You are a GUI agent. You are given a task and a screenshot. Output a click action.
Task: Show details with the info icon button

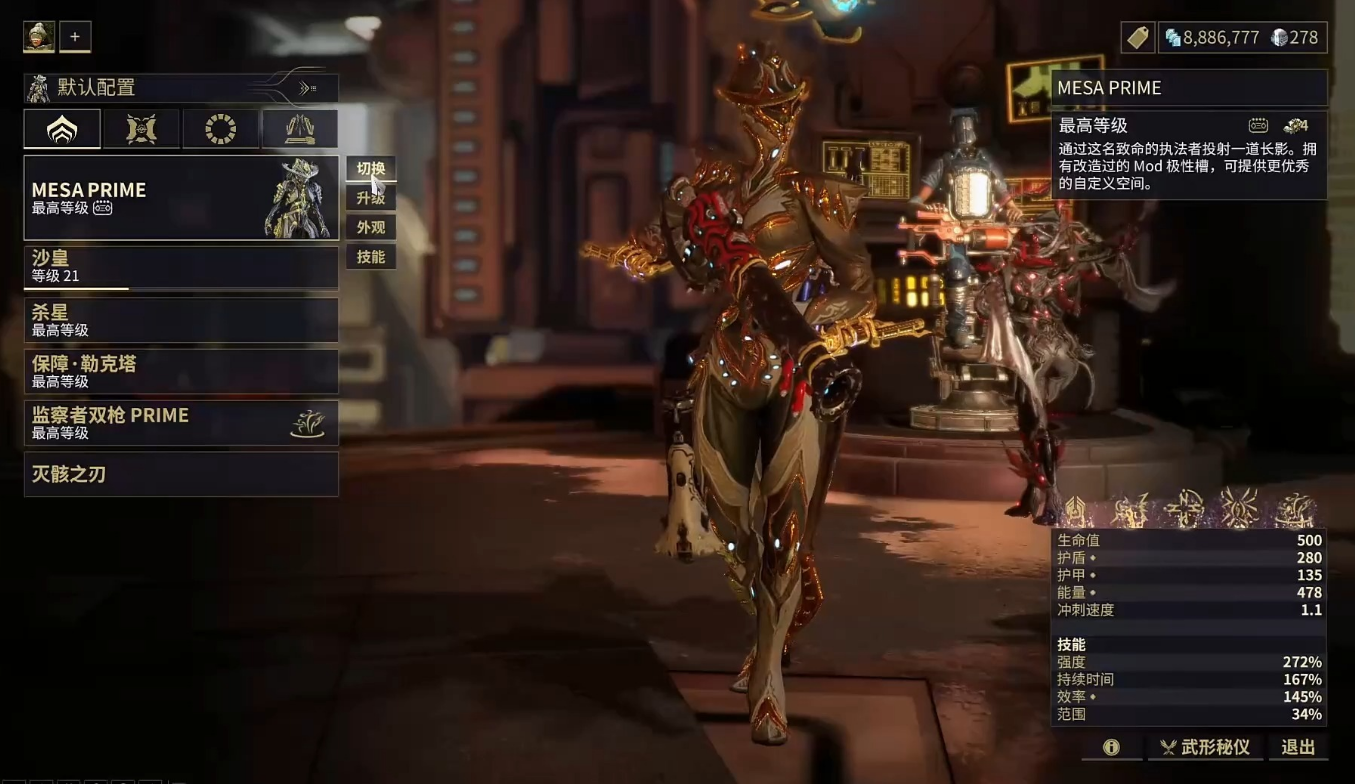coord(1111,747)
